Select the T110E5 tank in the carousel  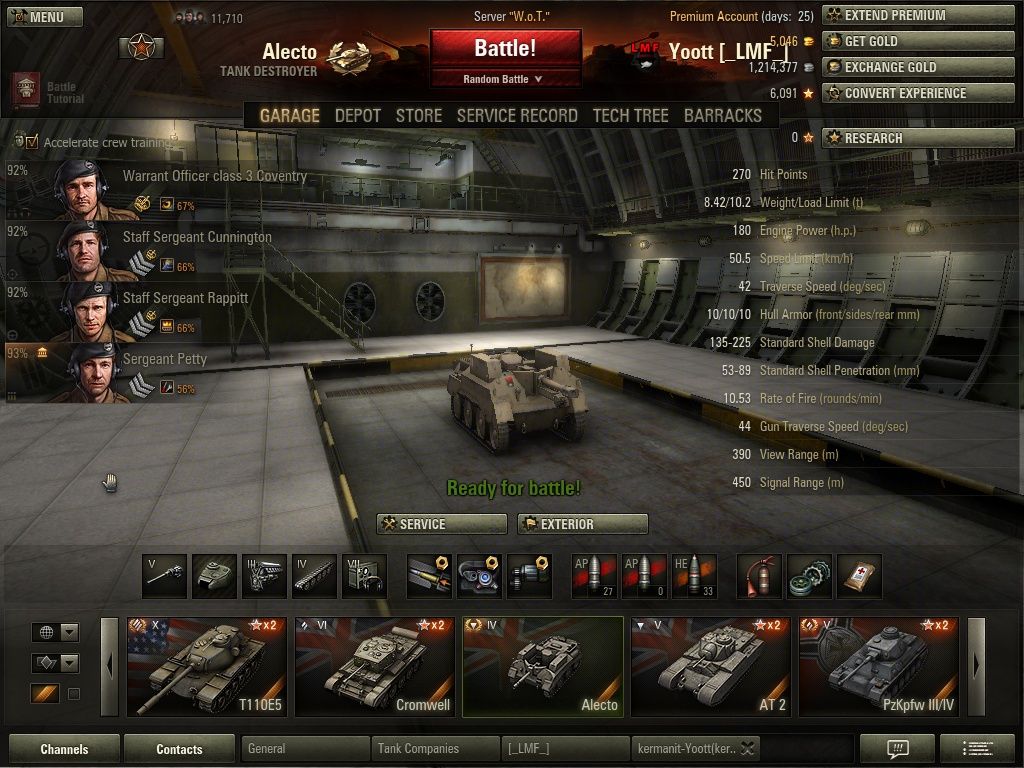point(206,666)
